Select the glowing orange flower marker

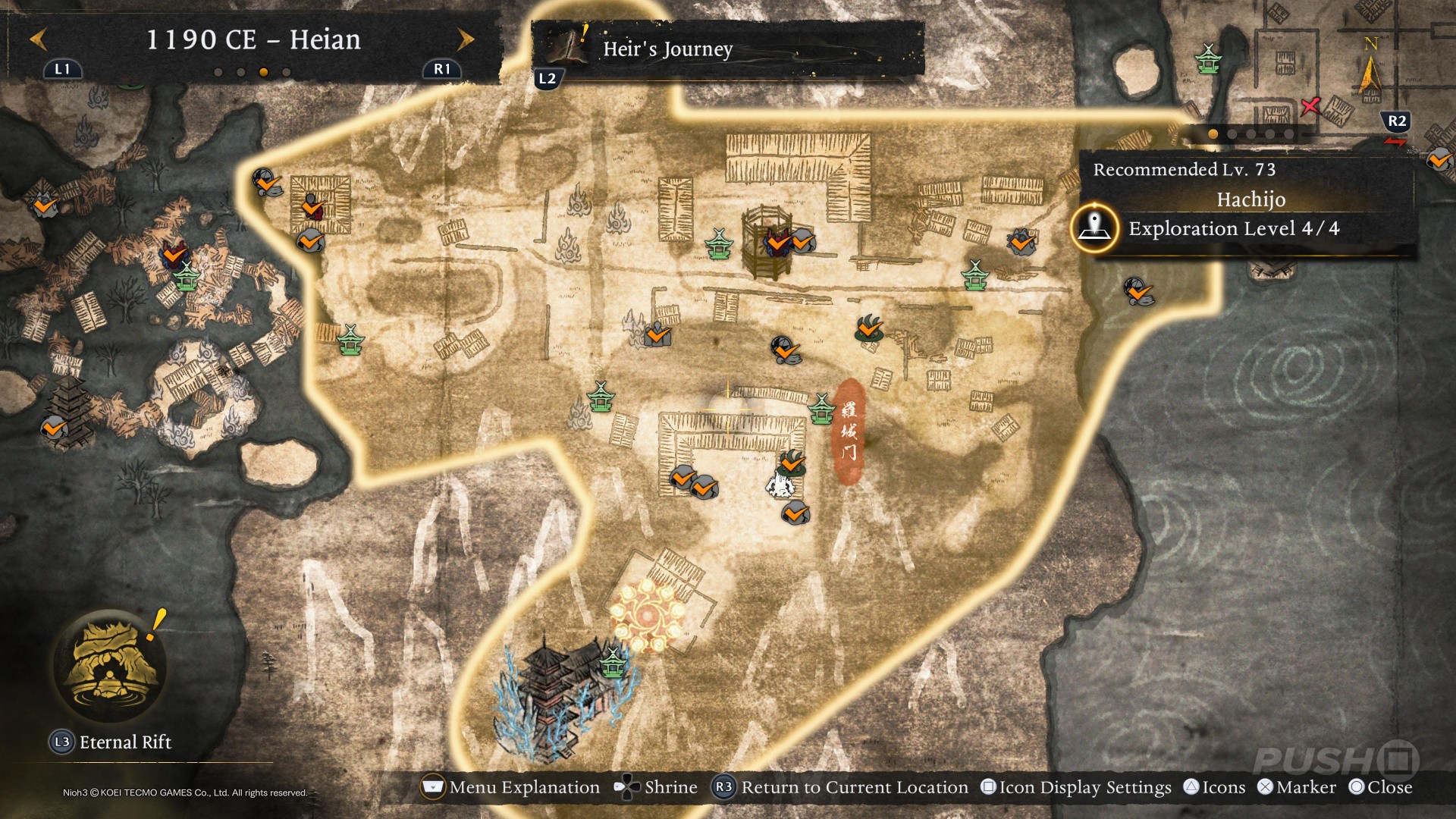647,615
